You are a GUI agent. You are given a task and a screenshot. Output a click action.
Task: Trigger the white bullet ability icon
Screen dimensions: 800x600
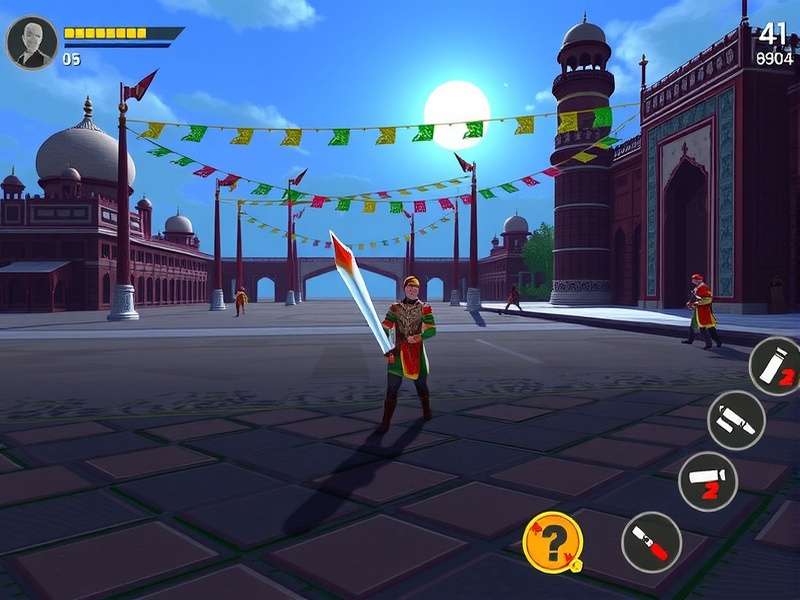tap(737, 420)
